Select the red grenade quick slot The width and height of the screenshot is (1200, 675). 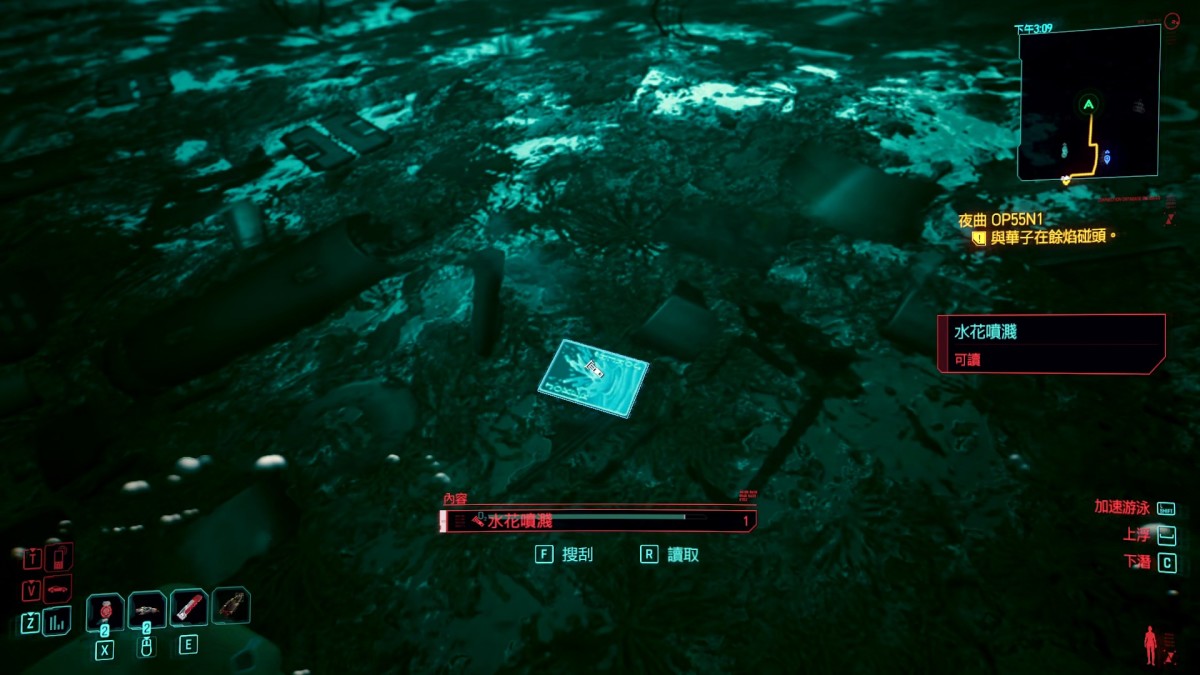(x=105, y=611)
